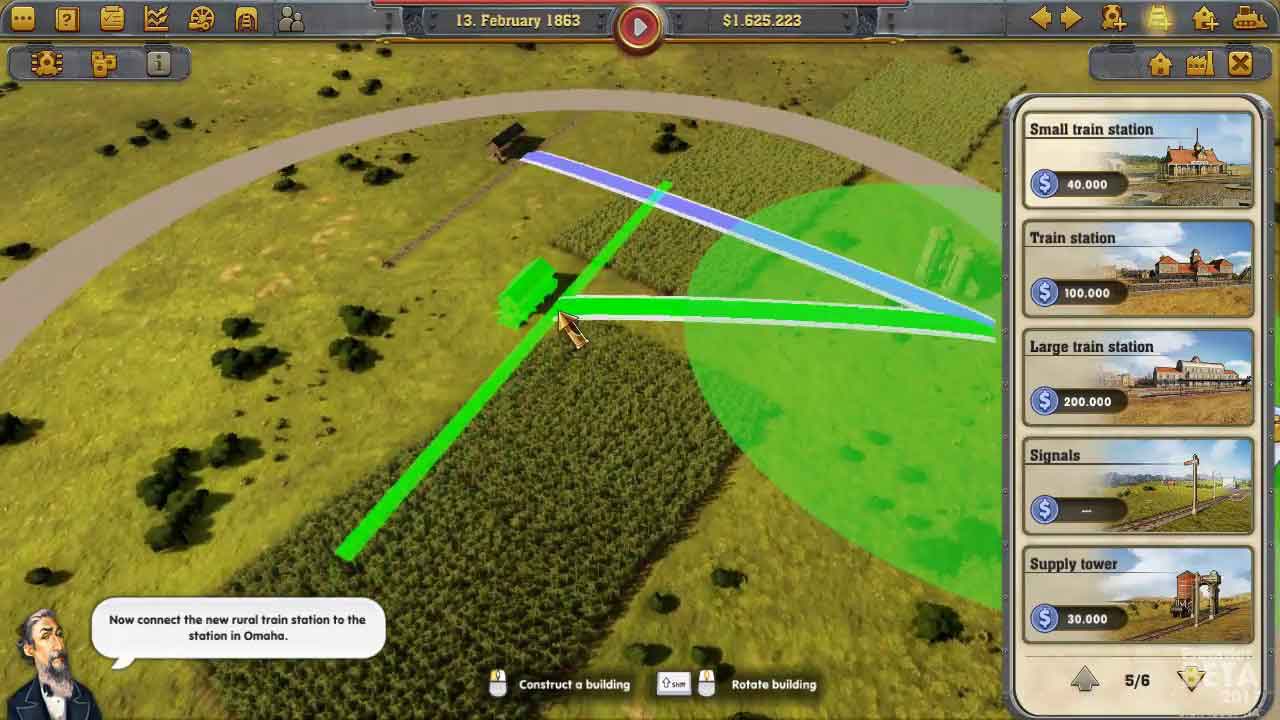Click the red play button to resume time

tap(639, 26)
